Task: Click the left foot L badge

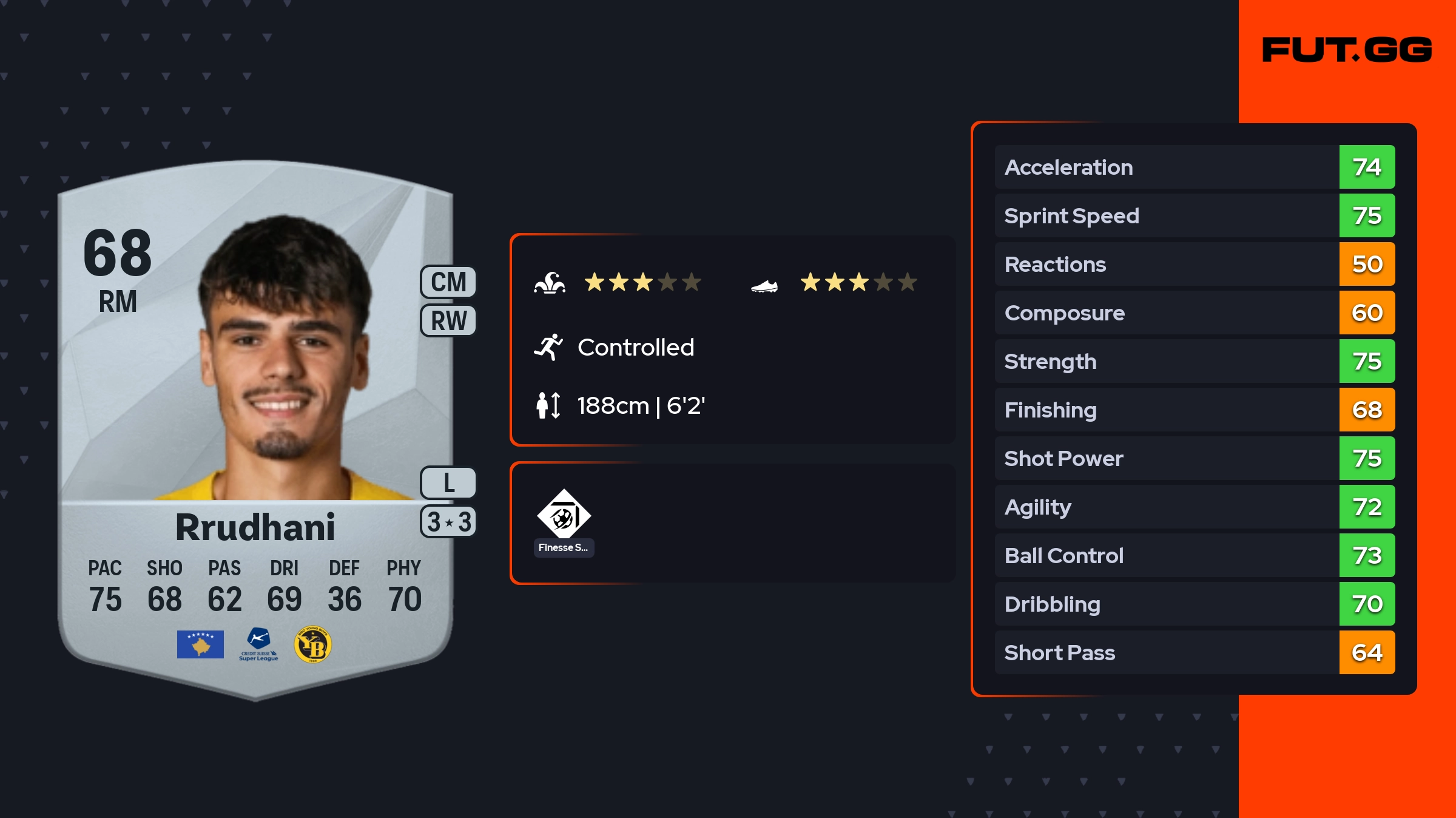Action: [448, 483]
